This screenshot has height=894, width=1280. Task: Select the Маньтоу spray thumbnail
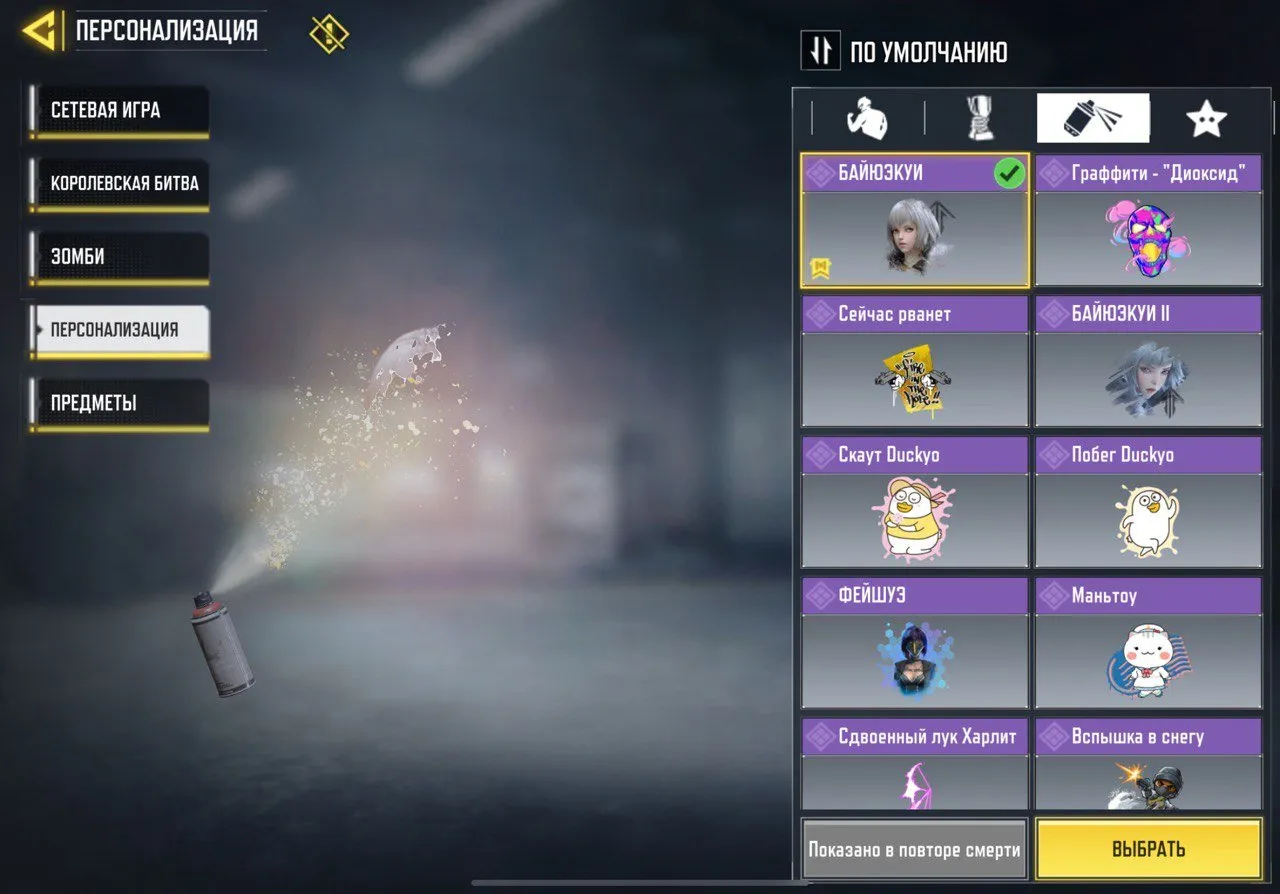click(1148, 659)
